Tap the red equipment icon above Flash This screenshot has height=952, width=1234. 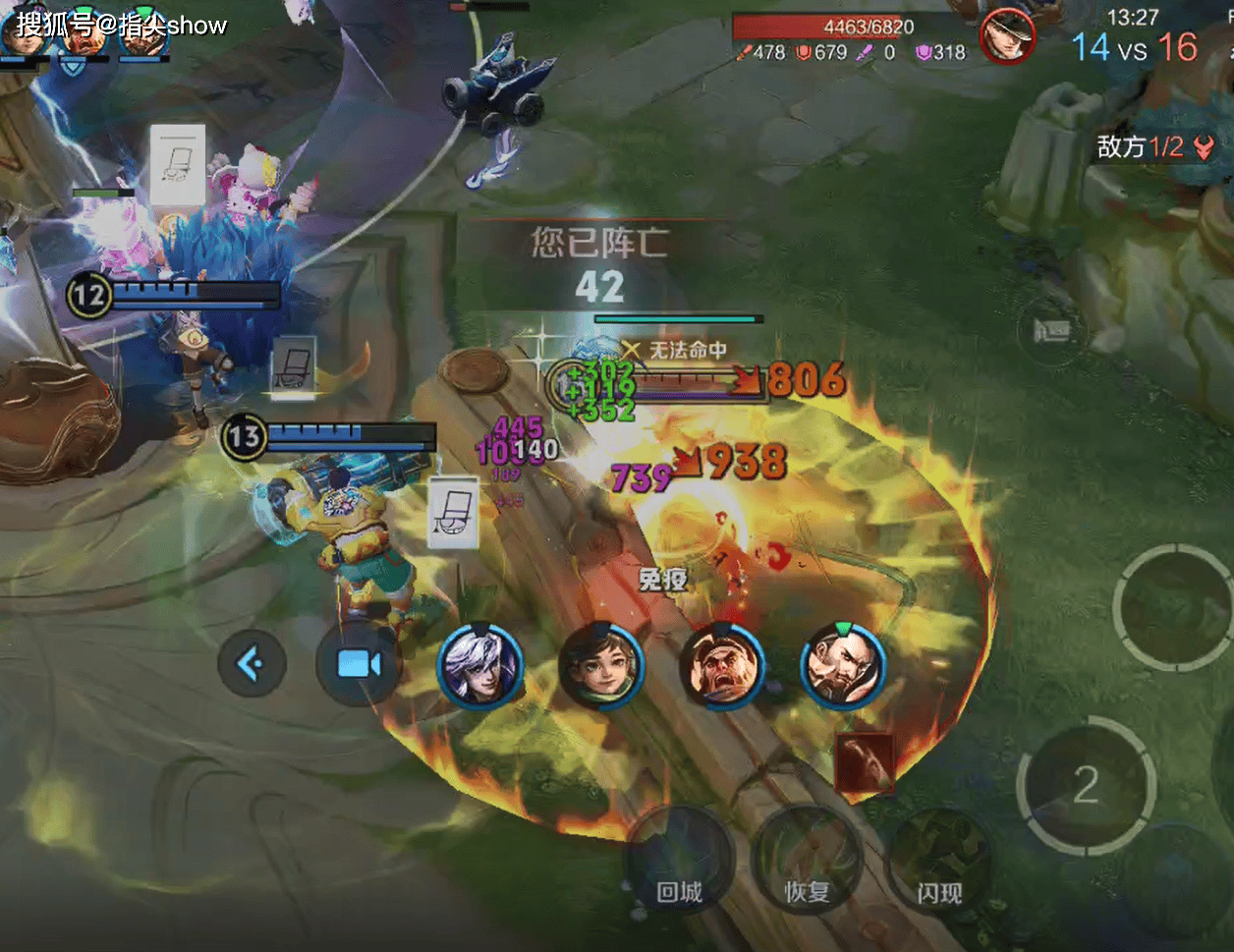[x=865, y=762]
